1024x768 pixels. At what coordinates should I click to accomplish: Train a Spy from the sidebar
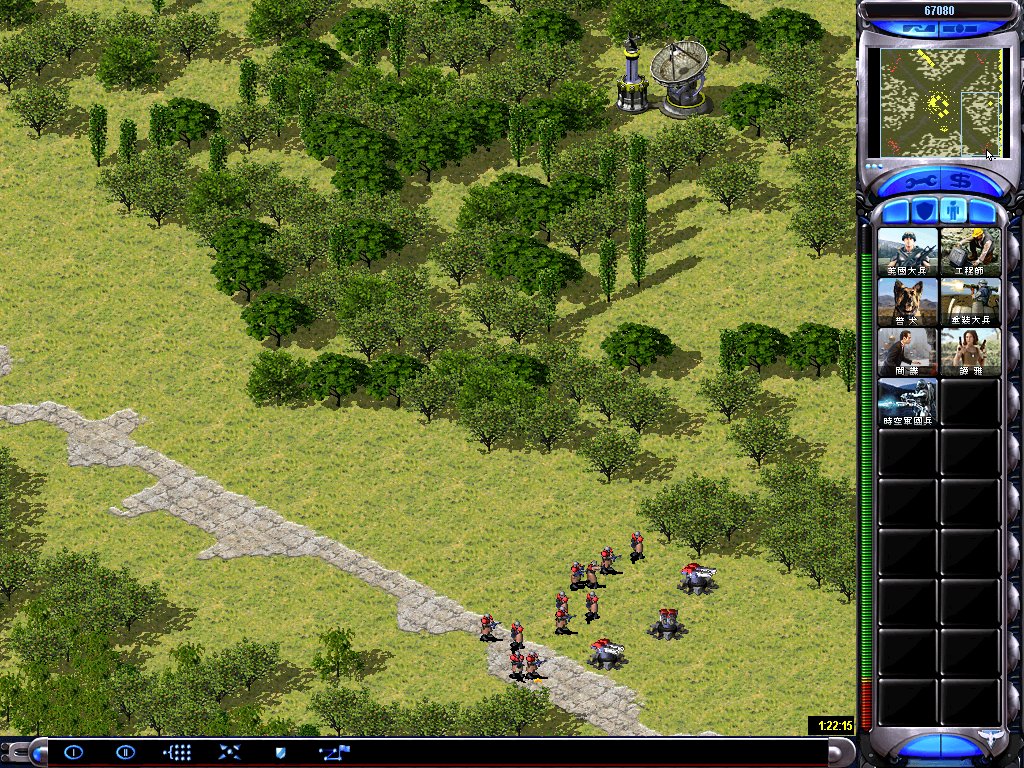pos(908,352)
